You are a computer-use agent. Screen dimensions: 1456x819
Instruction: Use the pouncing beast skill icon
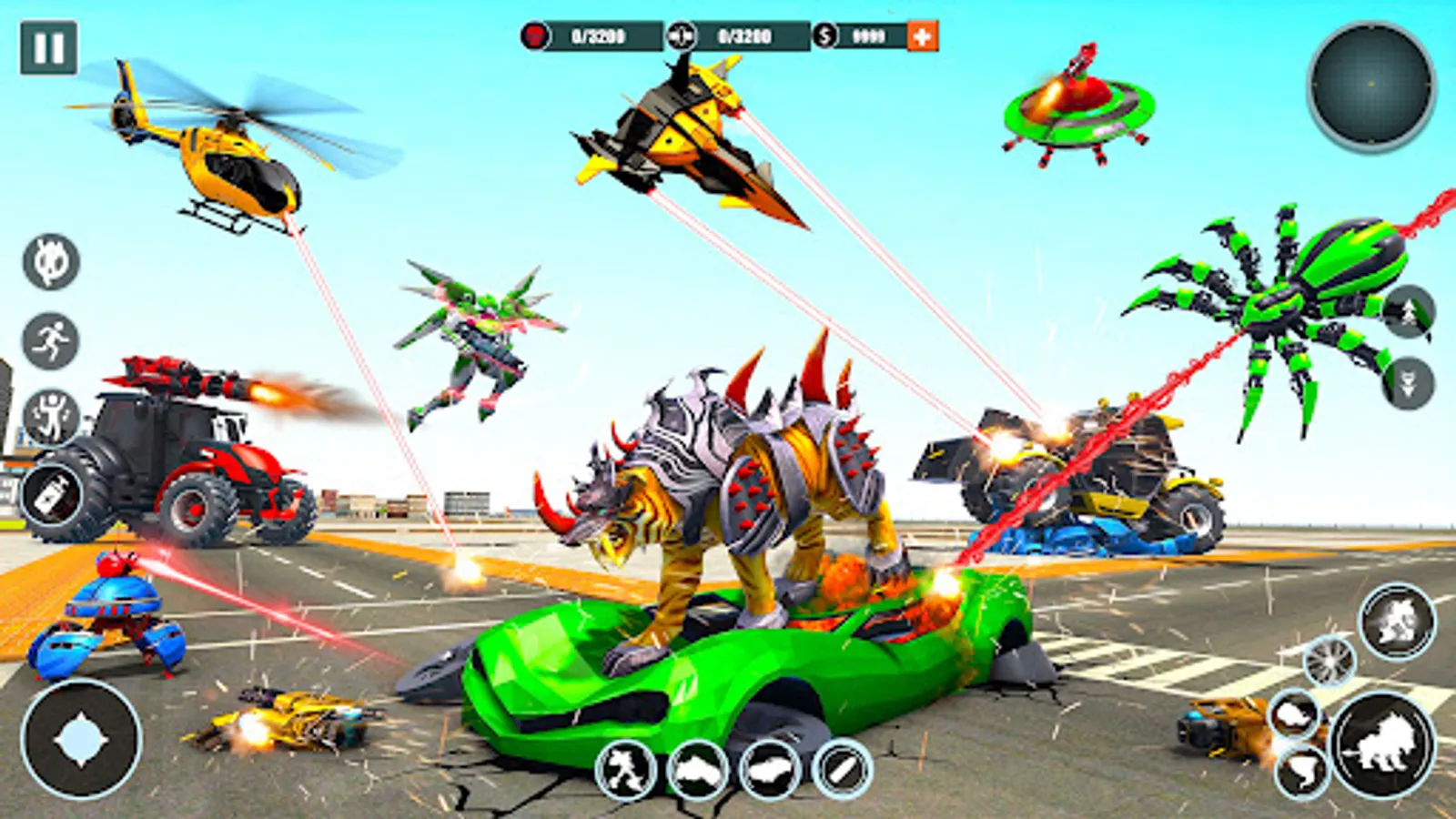click(1397, 622)
